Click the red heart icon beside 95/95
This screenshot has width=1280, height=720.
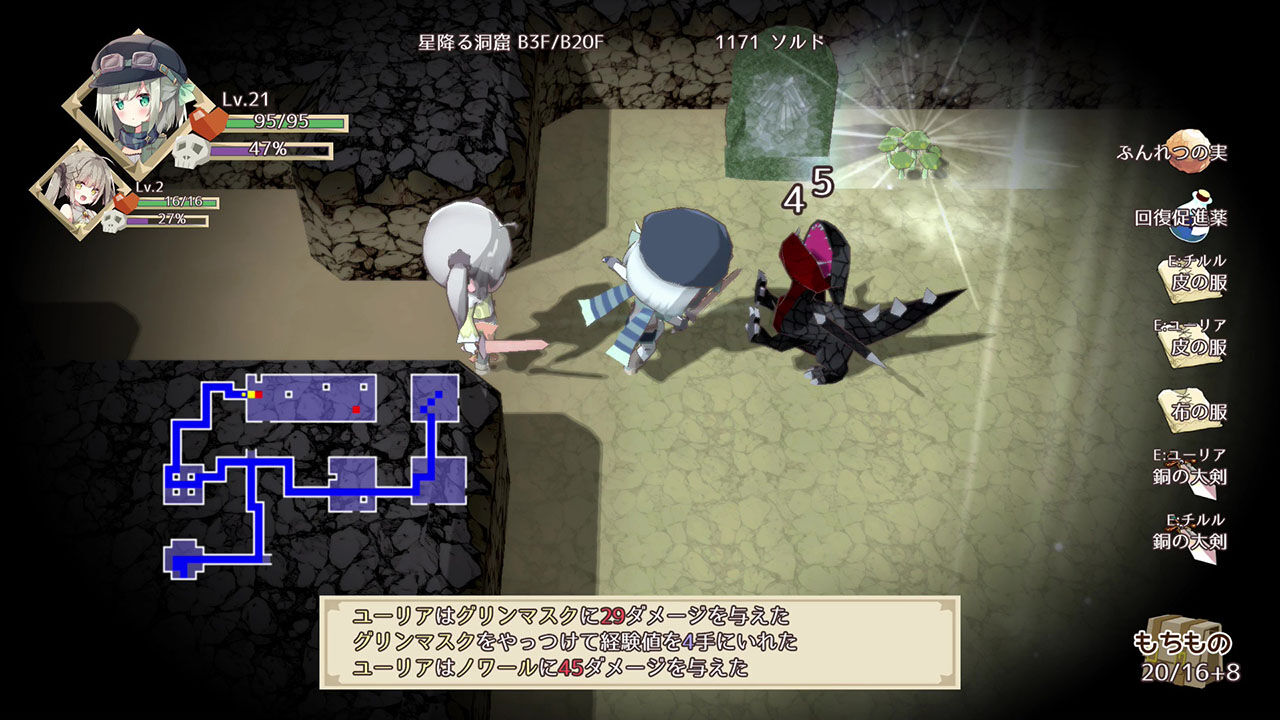point(208,122)
